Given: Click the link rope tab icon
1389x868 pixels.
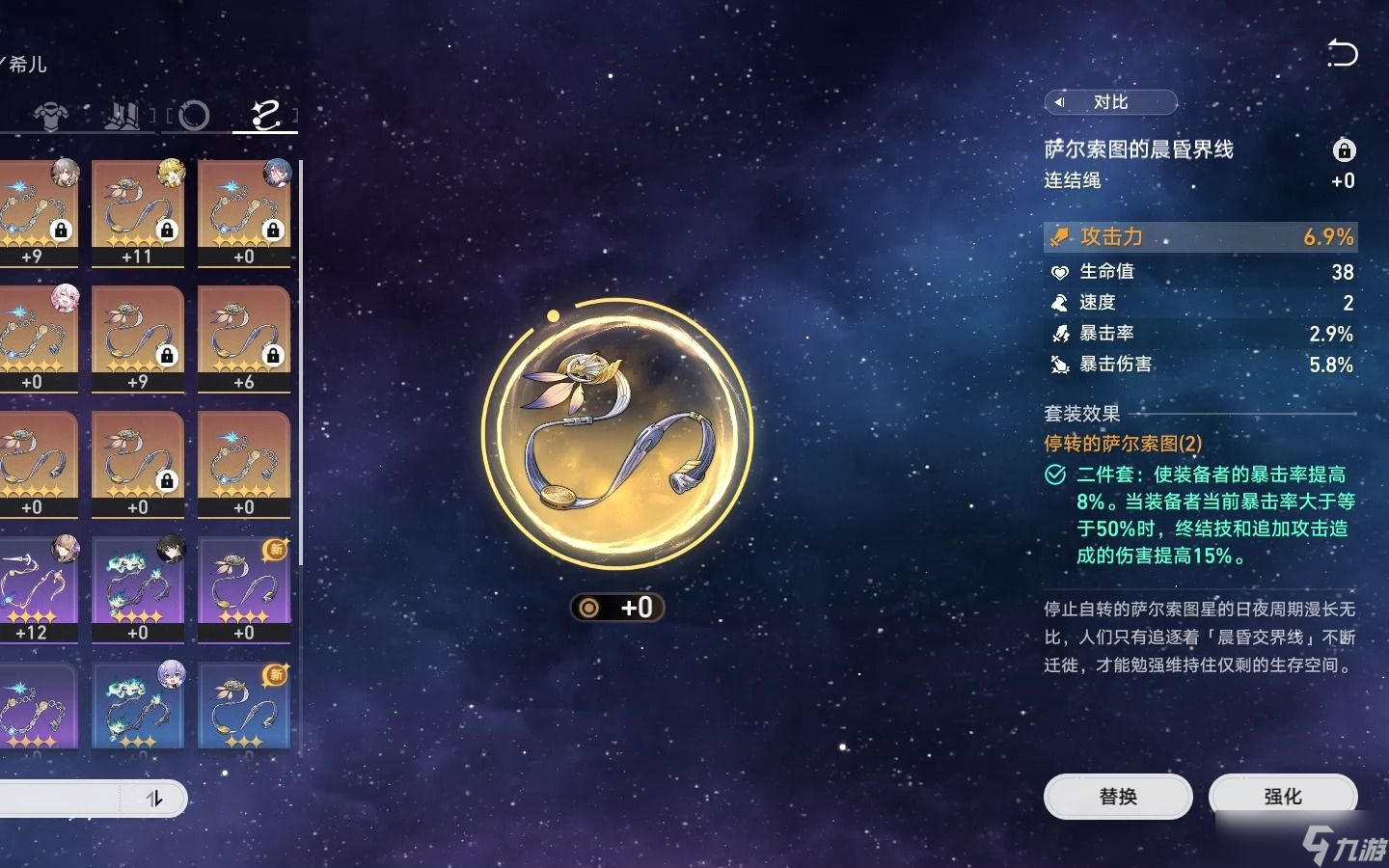Looking at the screenshot, I should [264, 116].
